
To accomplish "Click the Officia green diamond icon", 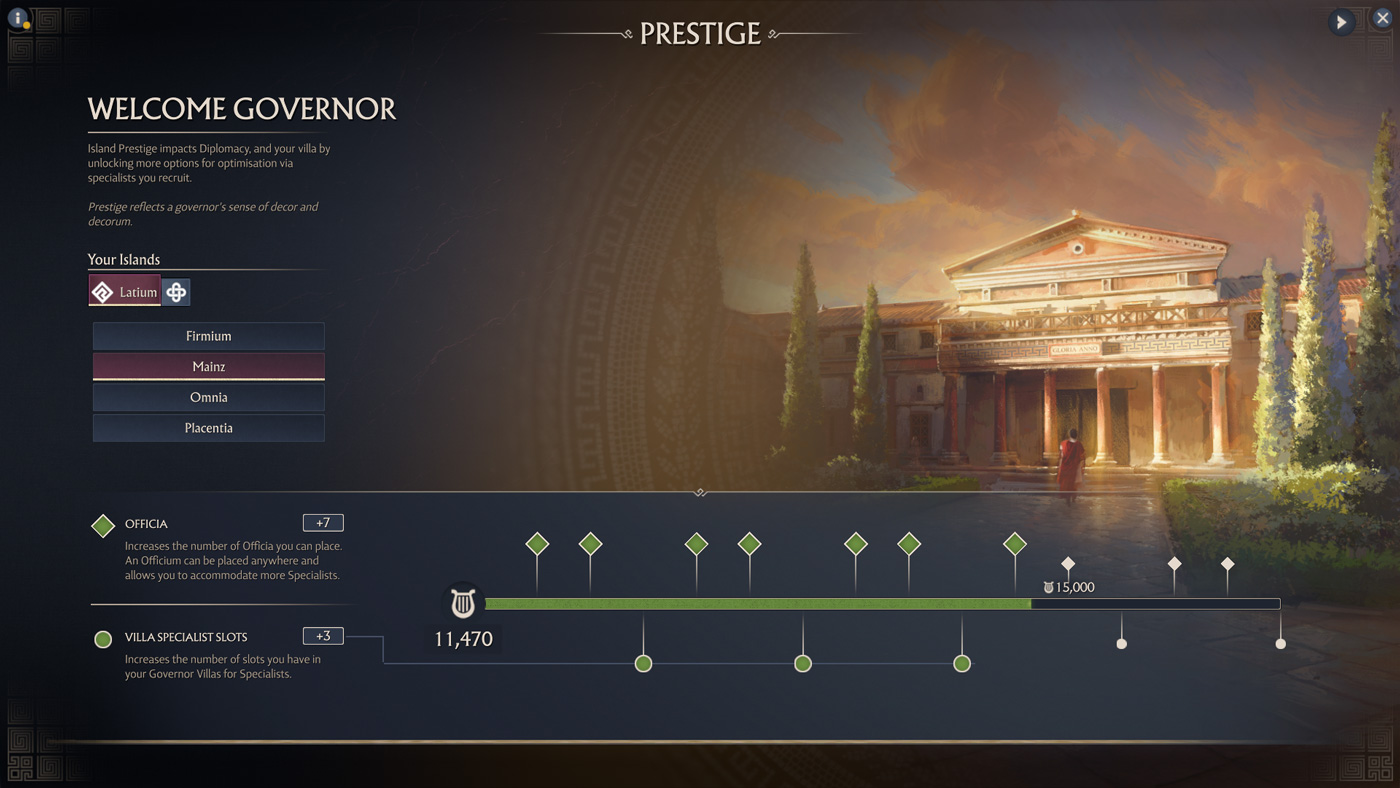I will [x=103, y=526].
